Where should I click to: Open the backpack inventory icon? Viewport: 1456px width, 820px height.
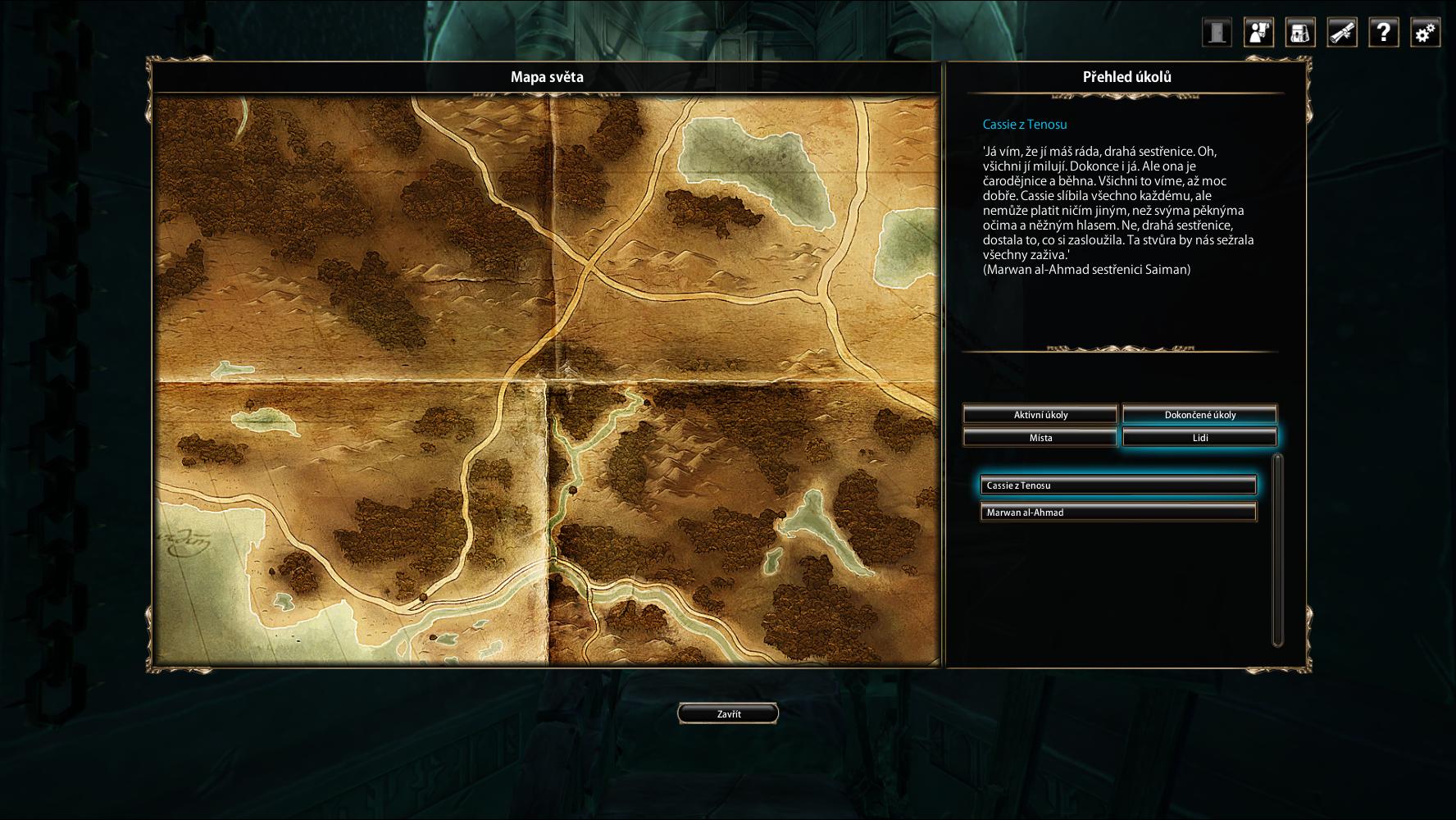pos(1300,33)
